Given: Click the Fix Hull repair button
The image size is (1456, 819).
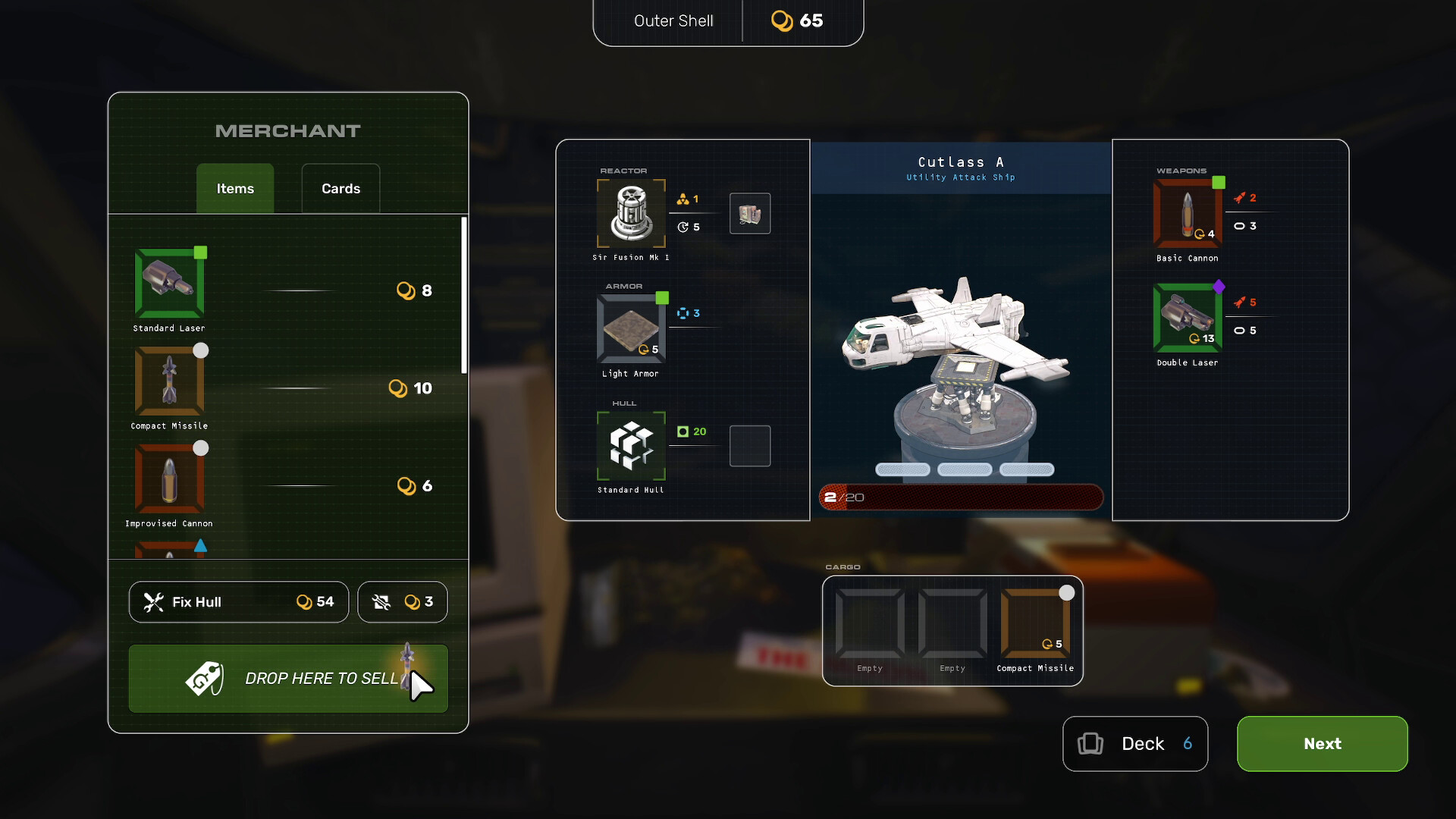Looking at the screenshot, I should click(x=238, y=601).
